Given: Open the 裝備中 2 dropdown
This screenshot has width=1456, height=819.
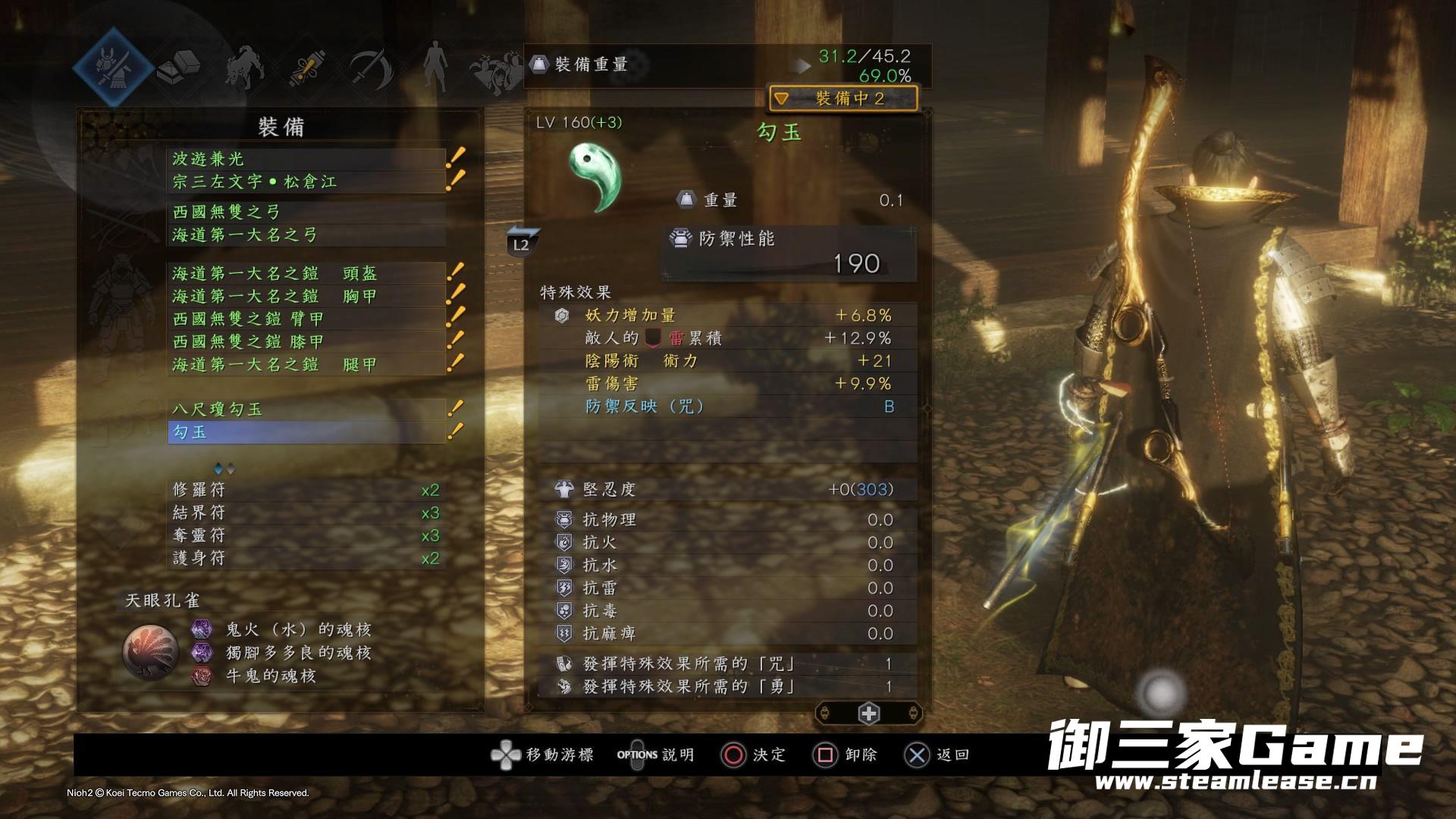Looking at the screenshot, I should coord(843,99).
